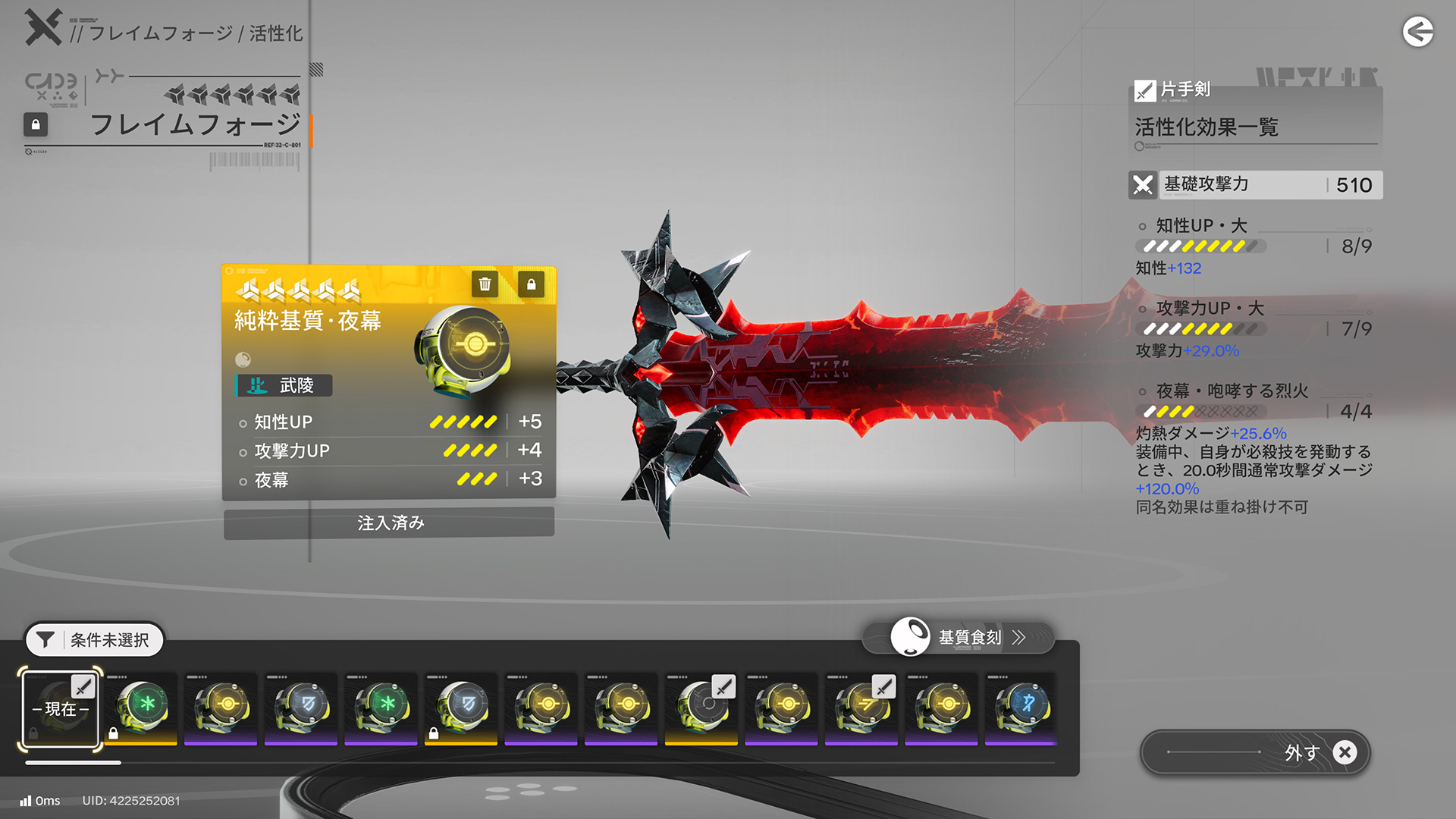Choose the dark gray ring essence
1456x819 pixels.
coord(701,707)
